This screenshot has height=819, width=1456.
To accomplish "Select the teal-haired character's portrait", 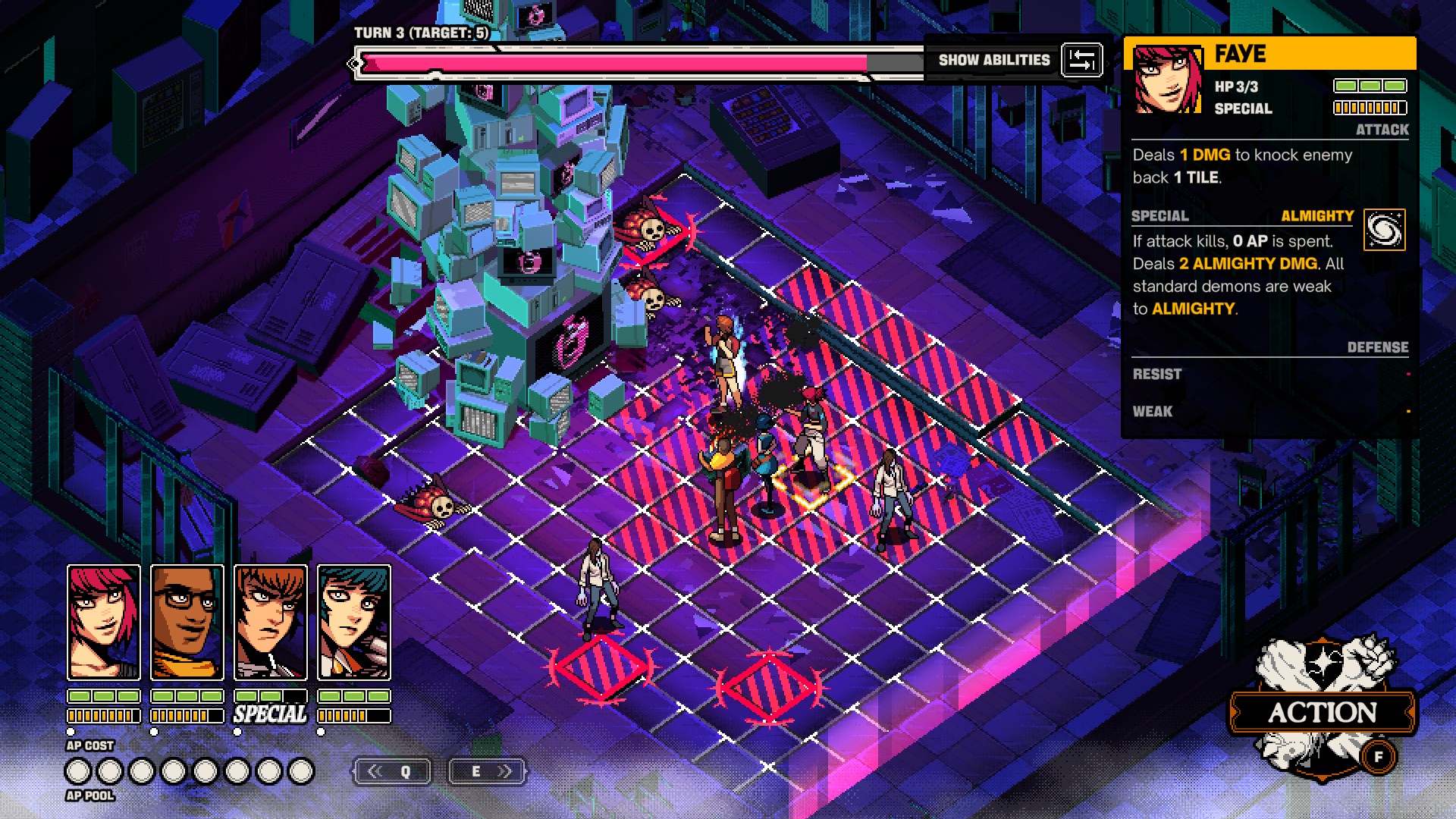I will click(354, 622).
